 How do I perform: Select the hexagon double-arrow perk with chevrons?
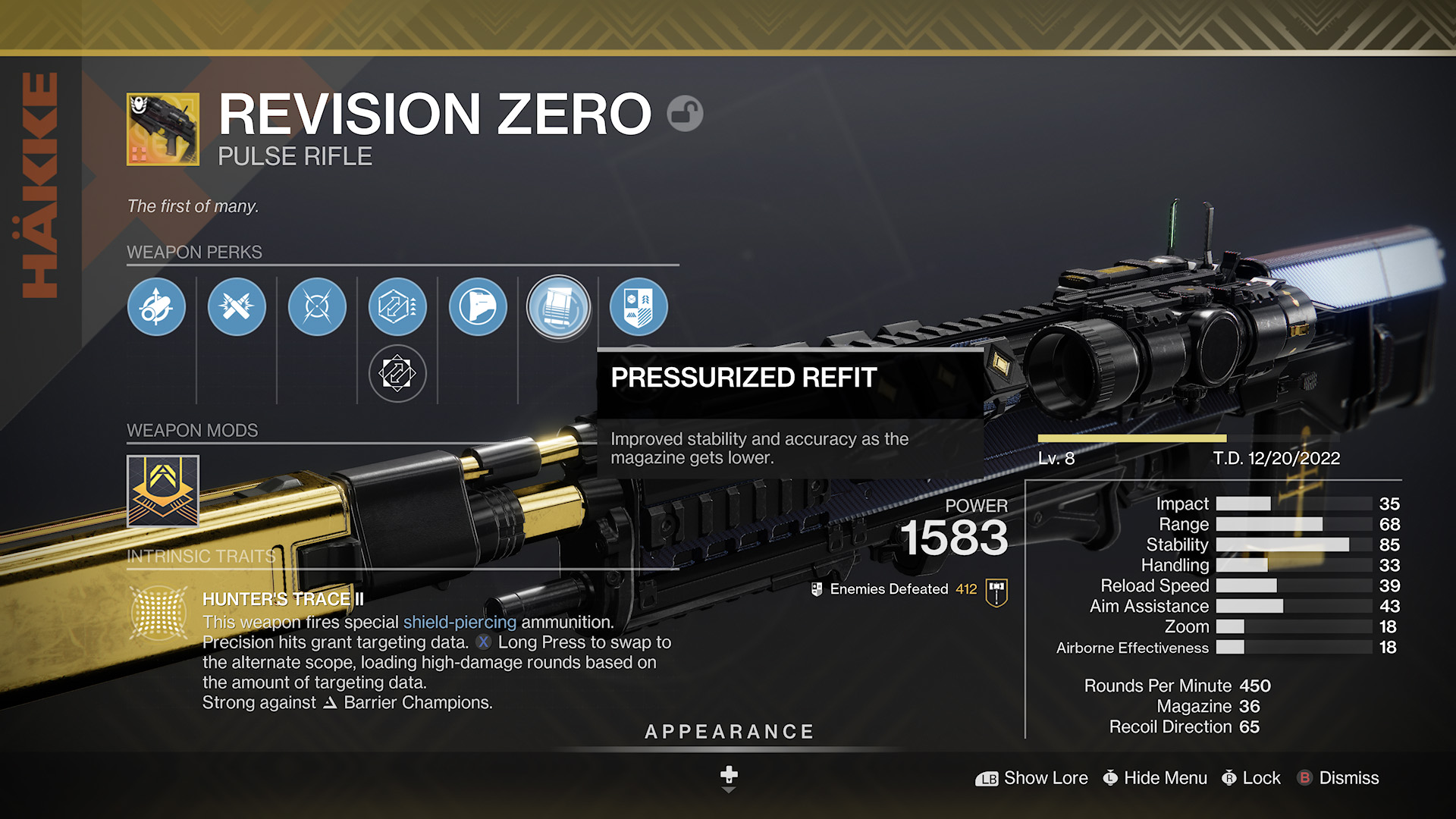point(397,307)
